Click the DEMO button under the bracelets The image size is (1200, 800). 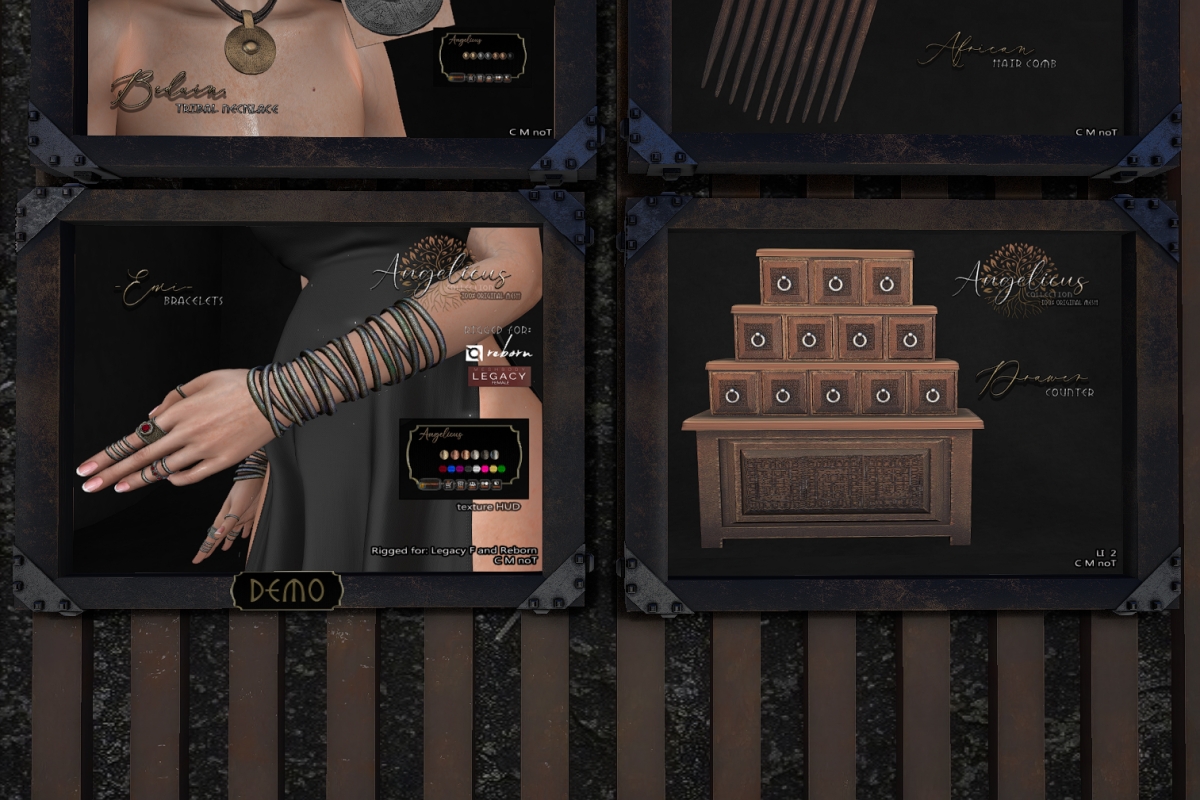pos(286,591)
